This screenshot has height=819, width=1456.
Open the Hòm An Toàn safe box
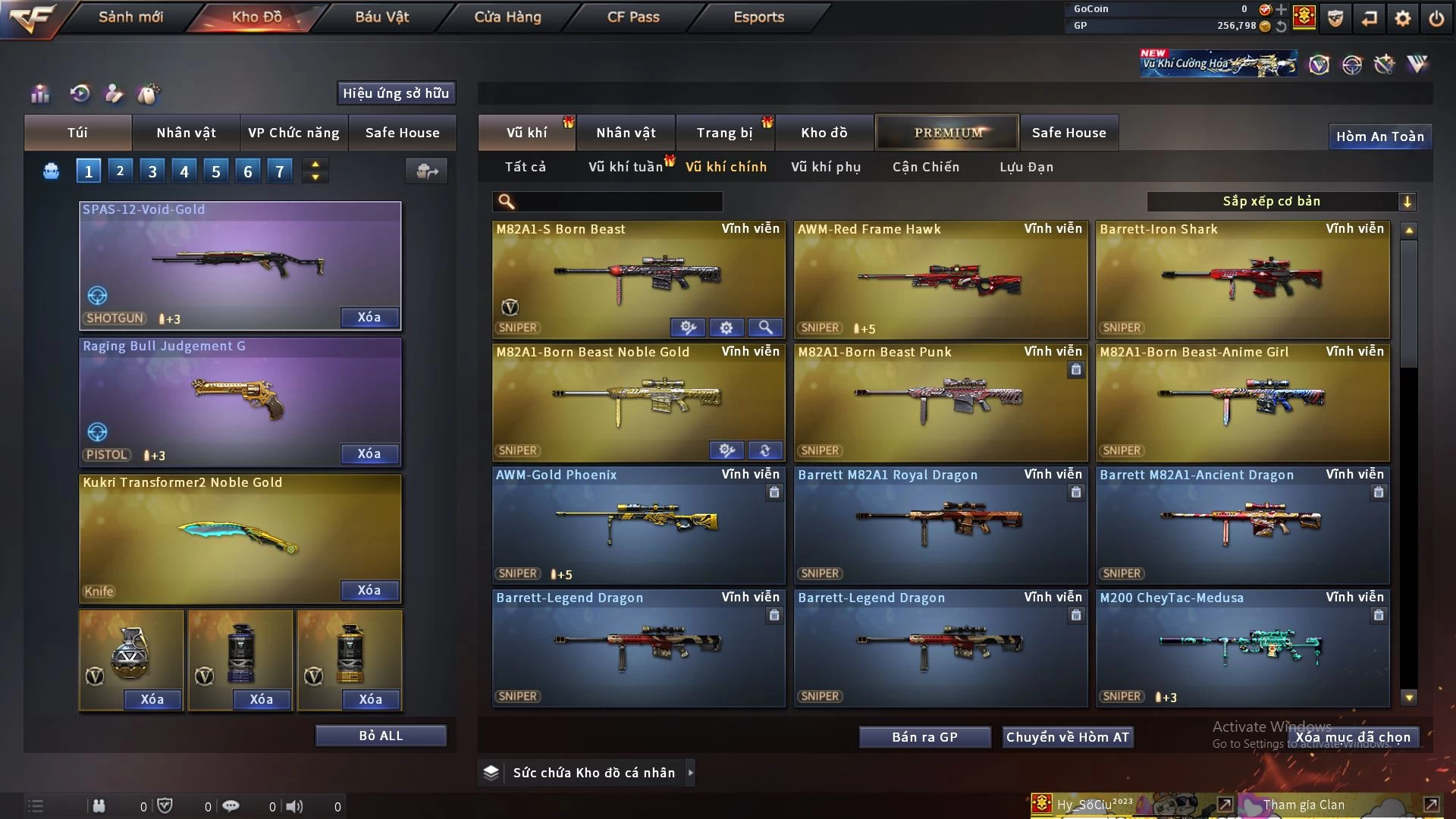coord(1379,136)
